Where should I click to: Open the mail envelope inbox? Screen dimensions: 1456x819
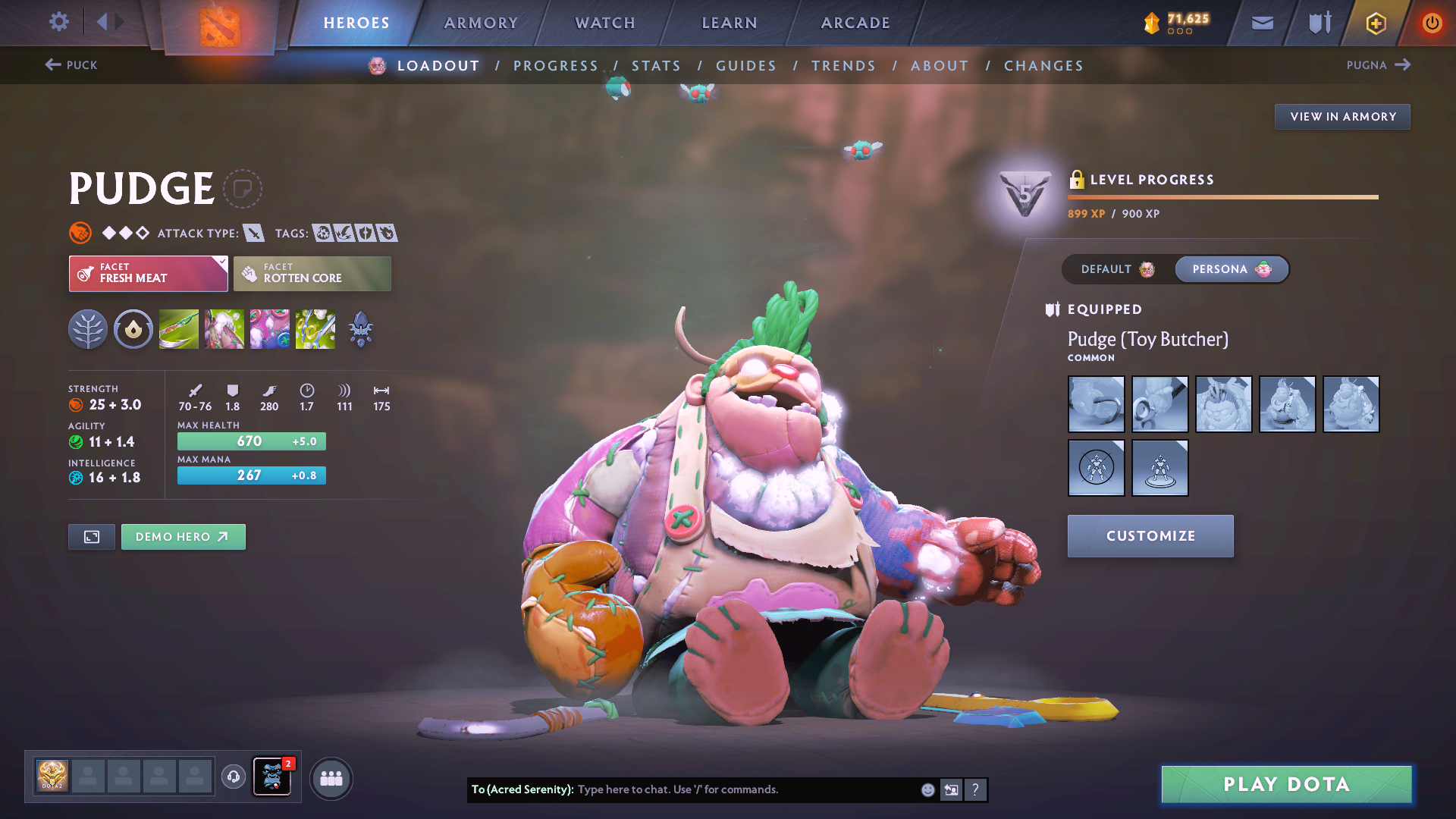[x=1262, y=23]
